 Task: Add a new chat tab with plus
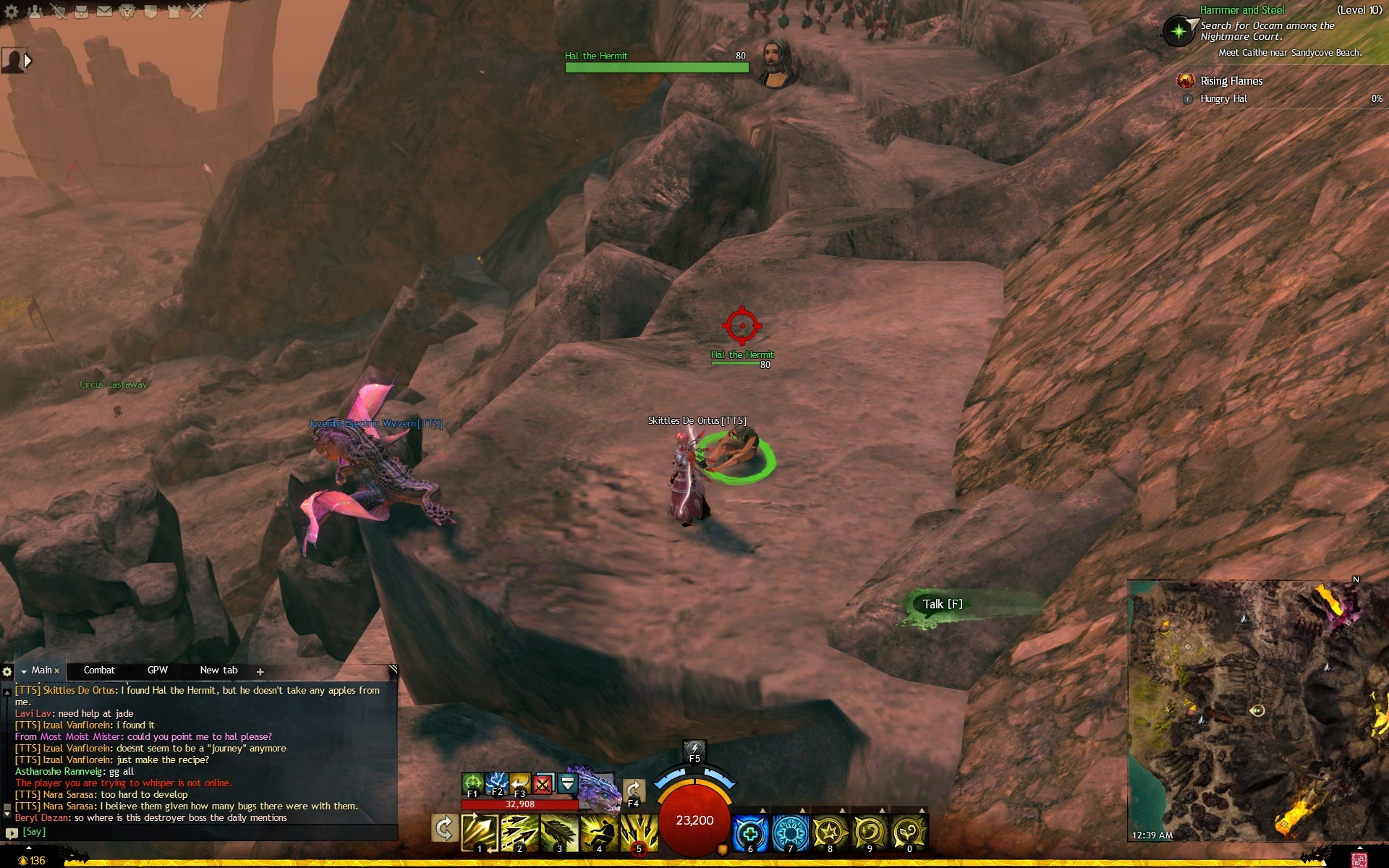tap(260, 672)
